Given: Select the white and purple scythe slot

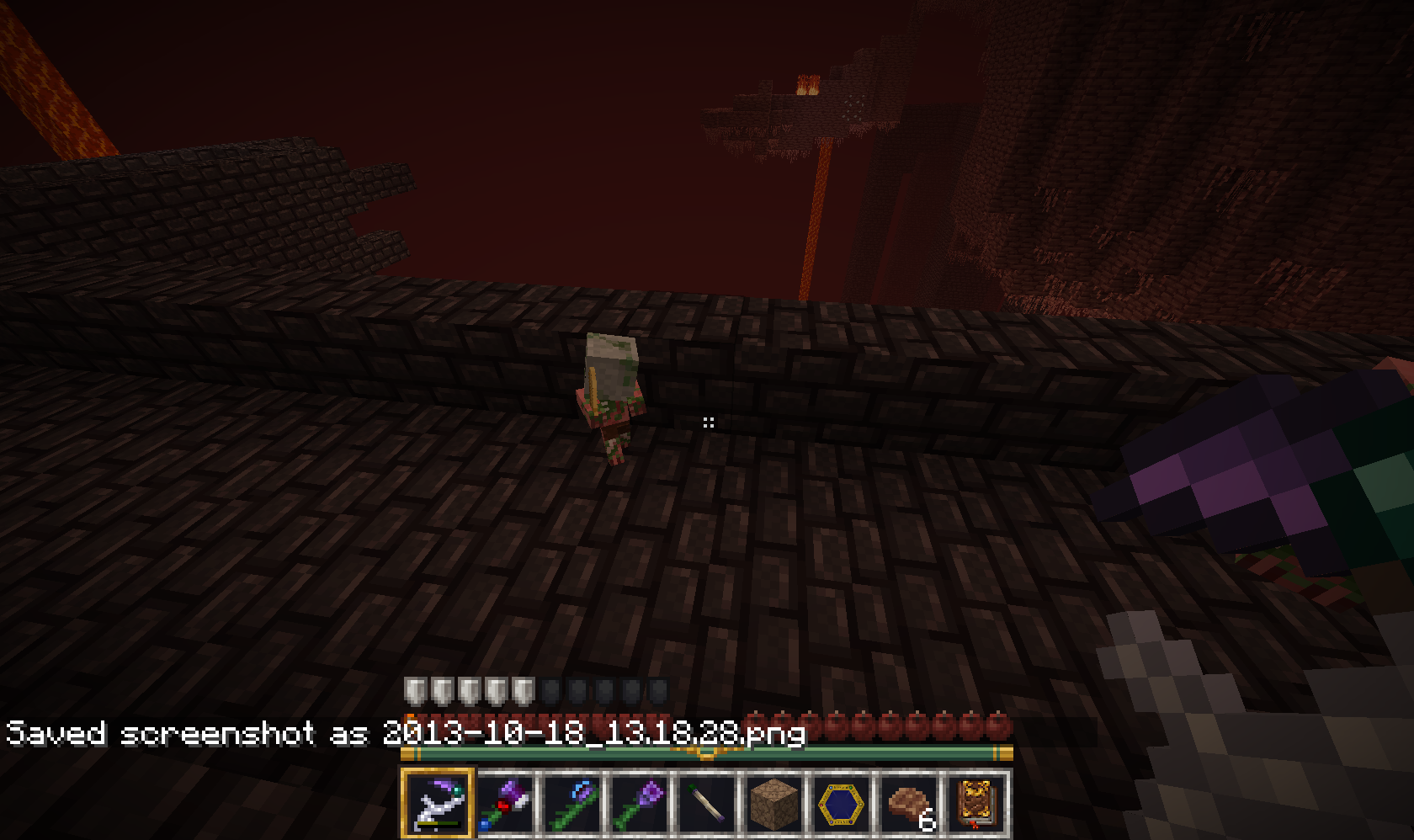Looking at the screenshot, I should coord(438,802).
